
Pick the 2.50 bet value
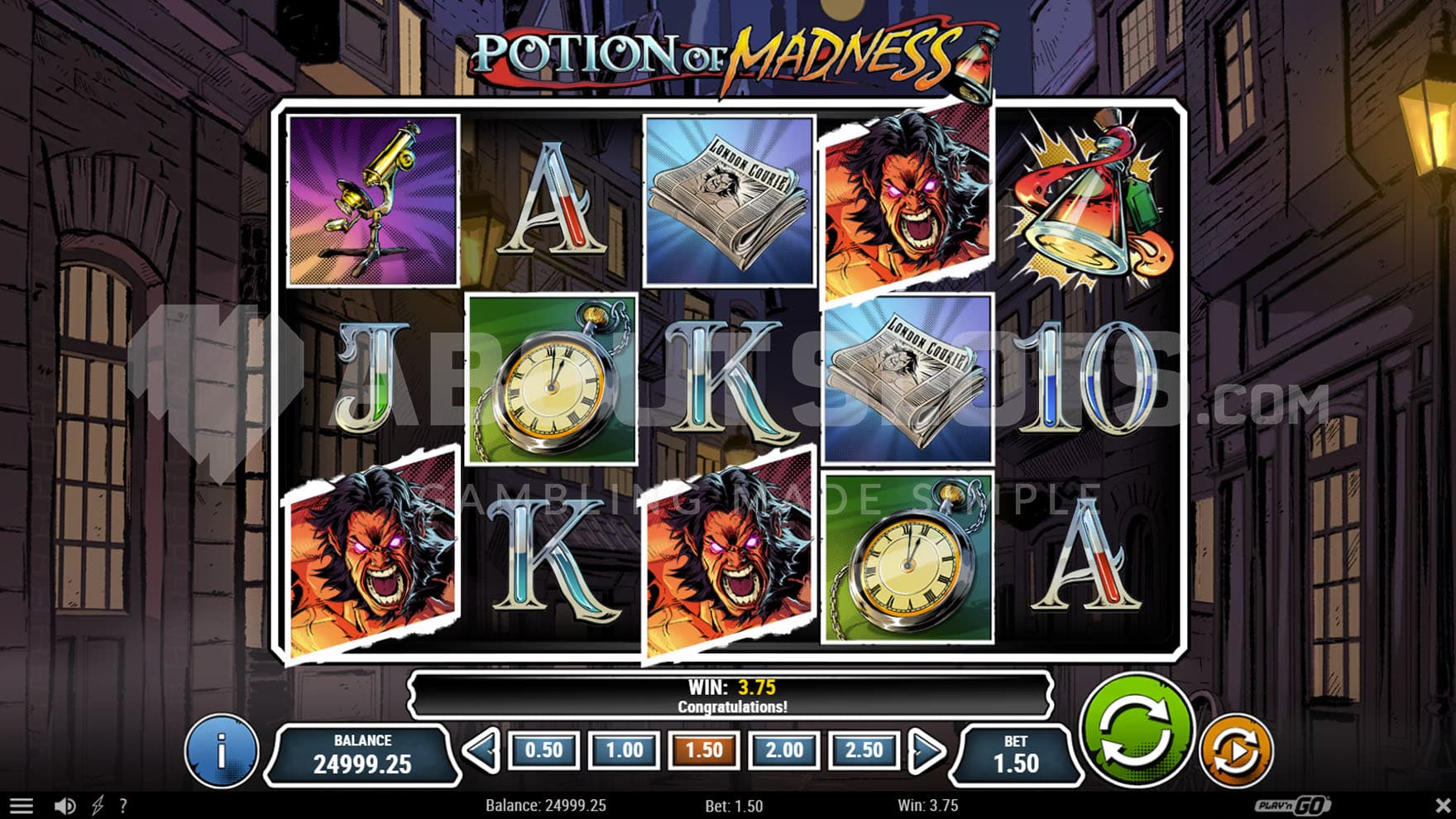pyautogui.click(x=864, y=750)
